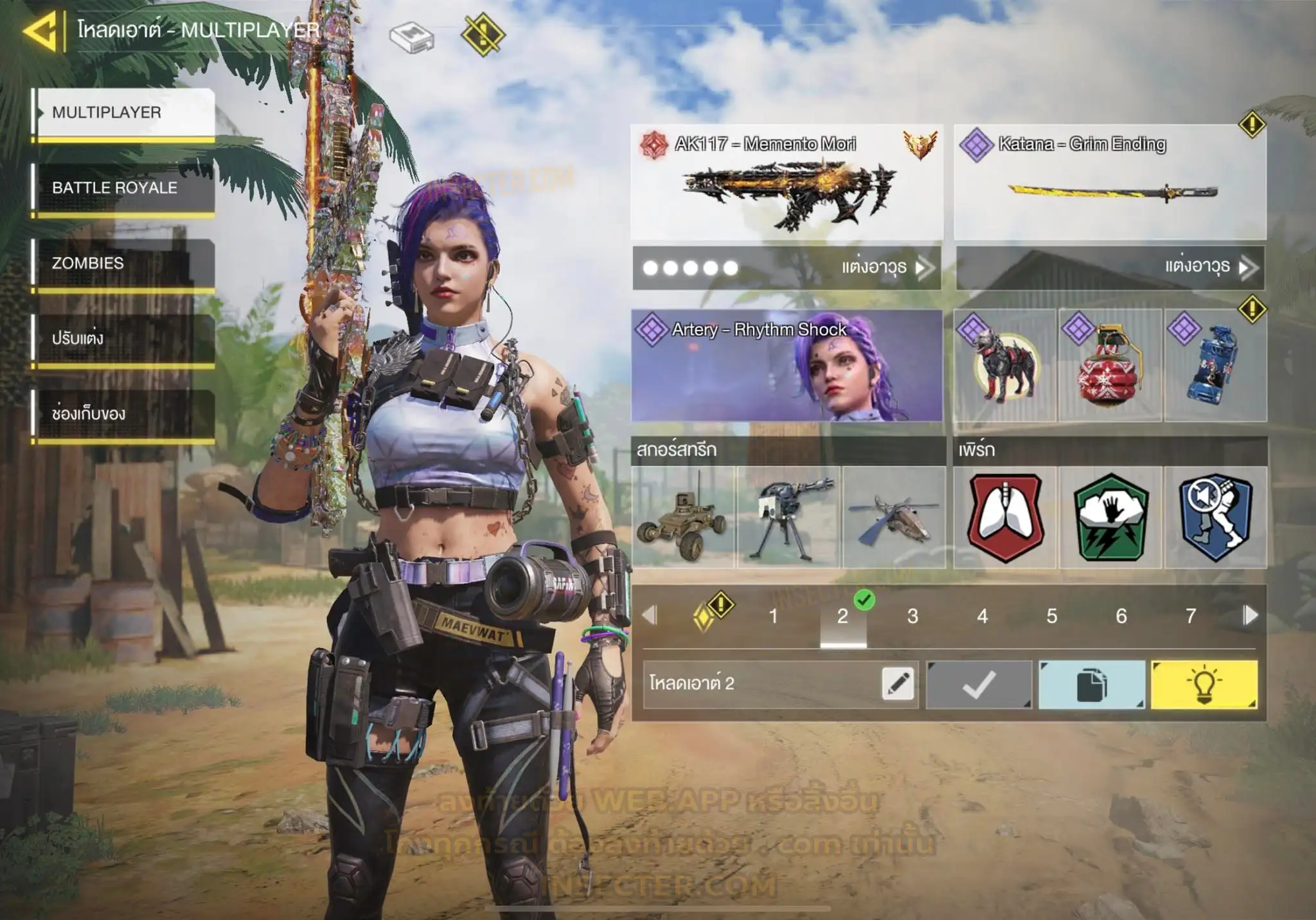Select the K9 dog operator skill slot
The height and width of the screenshot is (920, 1316).
(x=1004, y=366)
